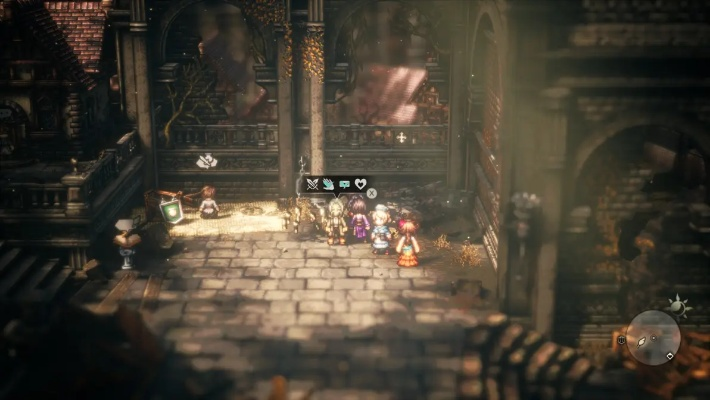Screen dimensions: 710x400
Task: Choose the heart path action icon
Action: [x=359, y=185]
